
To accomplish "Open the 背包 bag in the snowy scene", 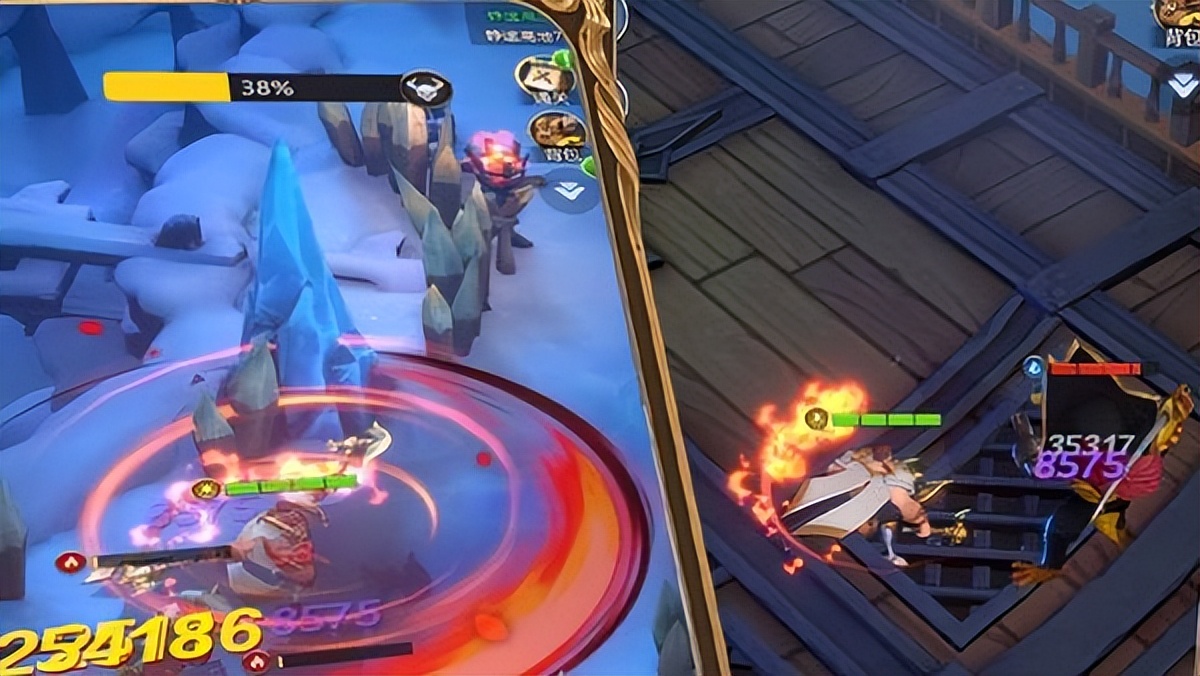I will (x=556, y=133).
